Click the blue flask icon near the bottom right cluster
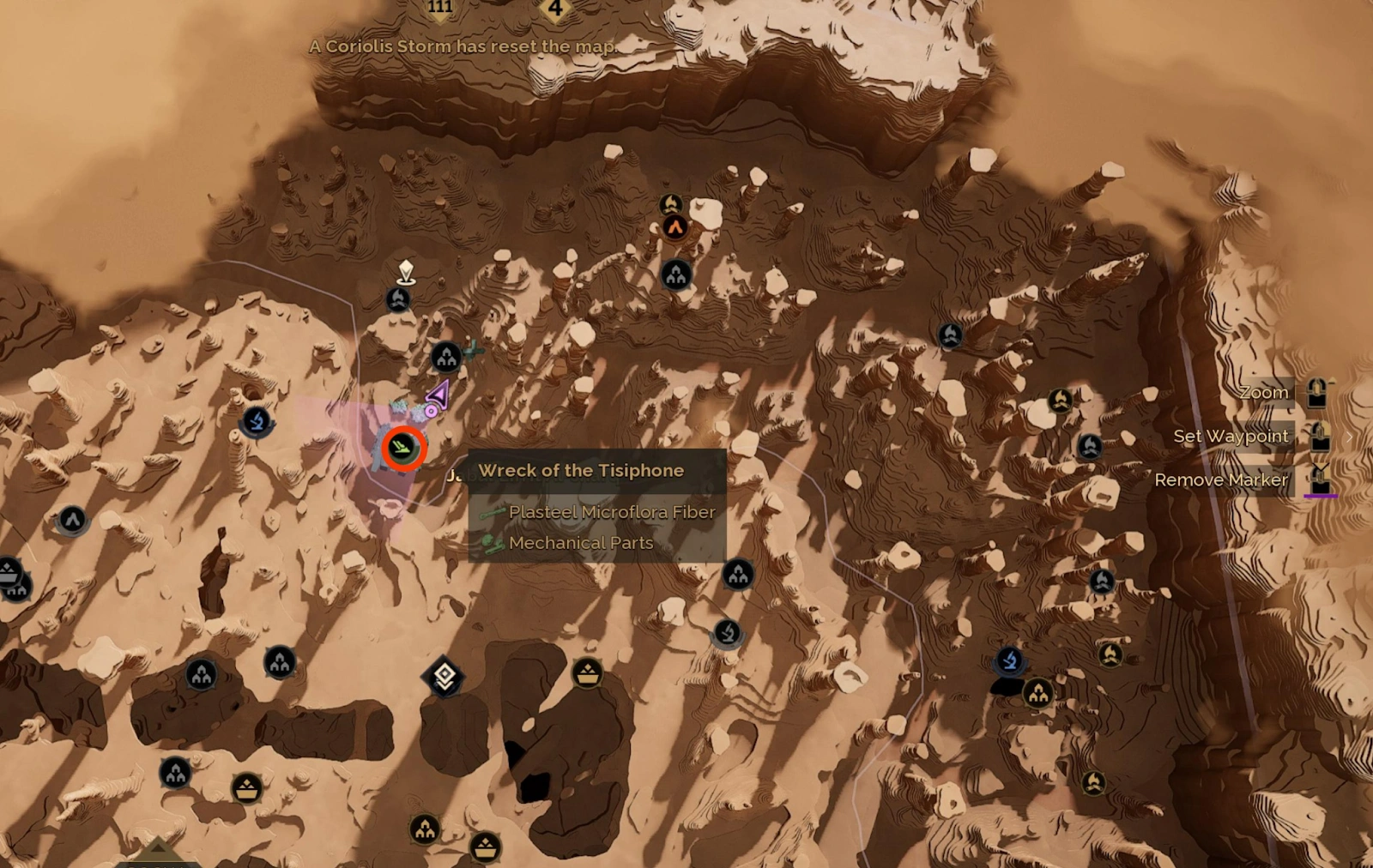 tap(1011, 660)
